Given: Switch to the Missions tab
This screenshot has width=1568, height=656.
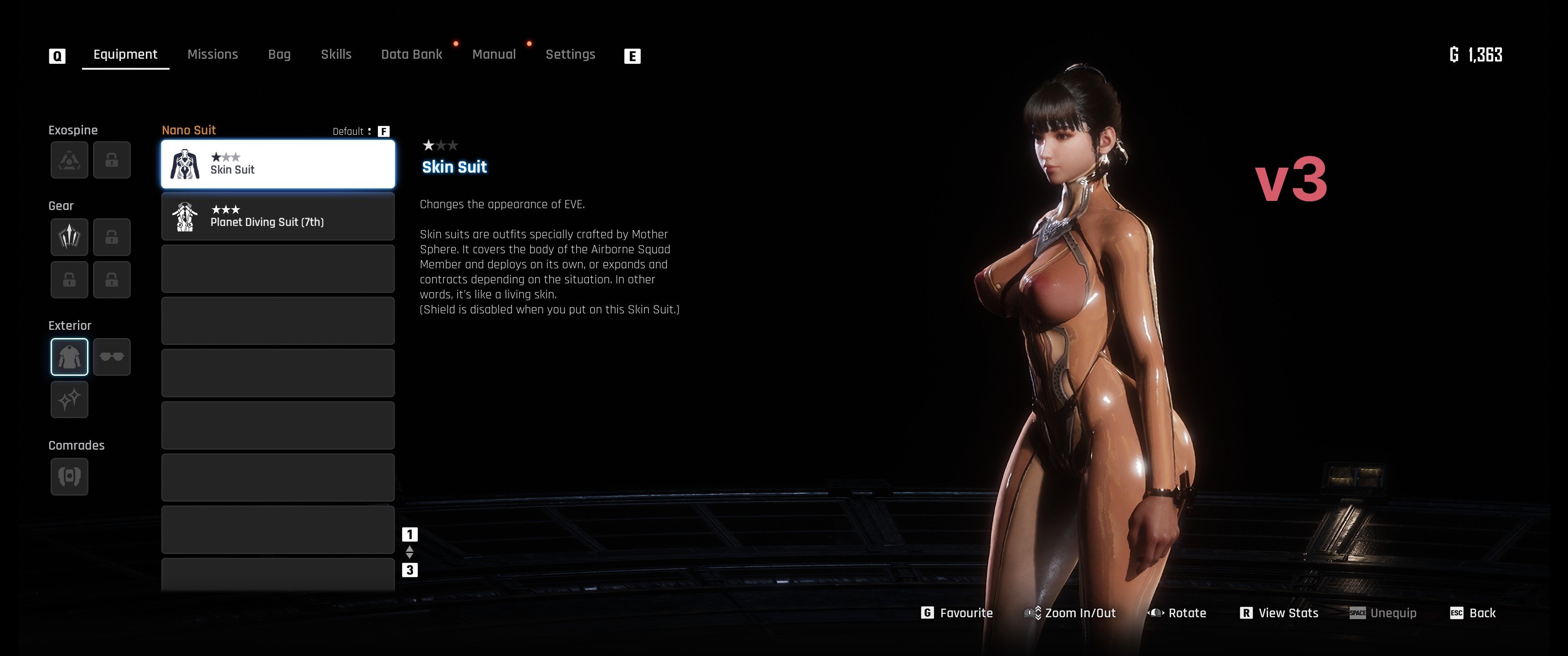Looking at the screenshot, I should (x=212, y=55).
